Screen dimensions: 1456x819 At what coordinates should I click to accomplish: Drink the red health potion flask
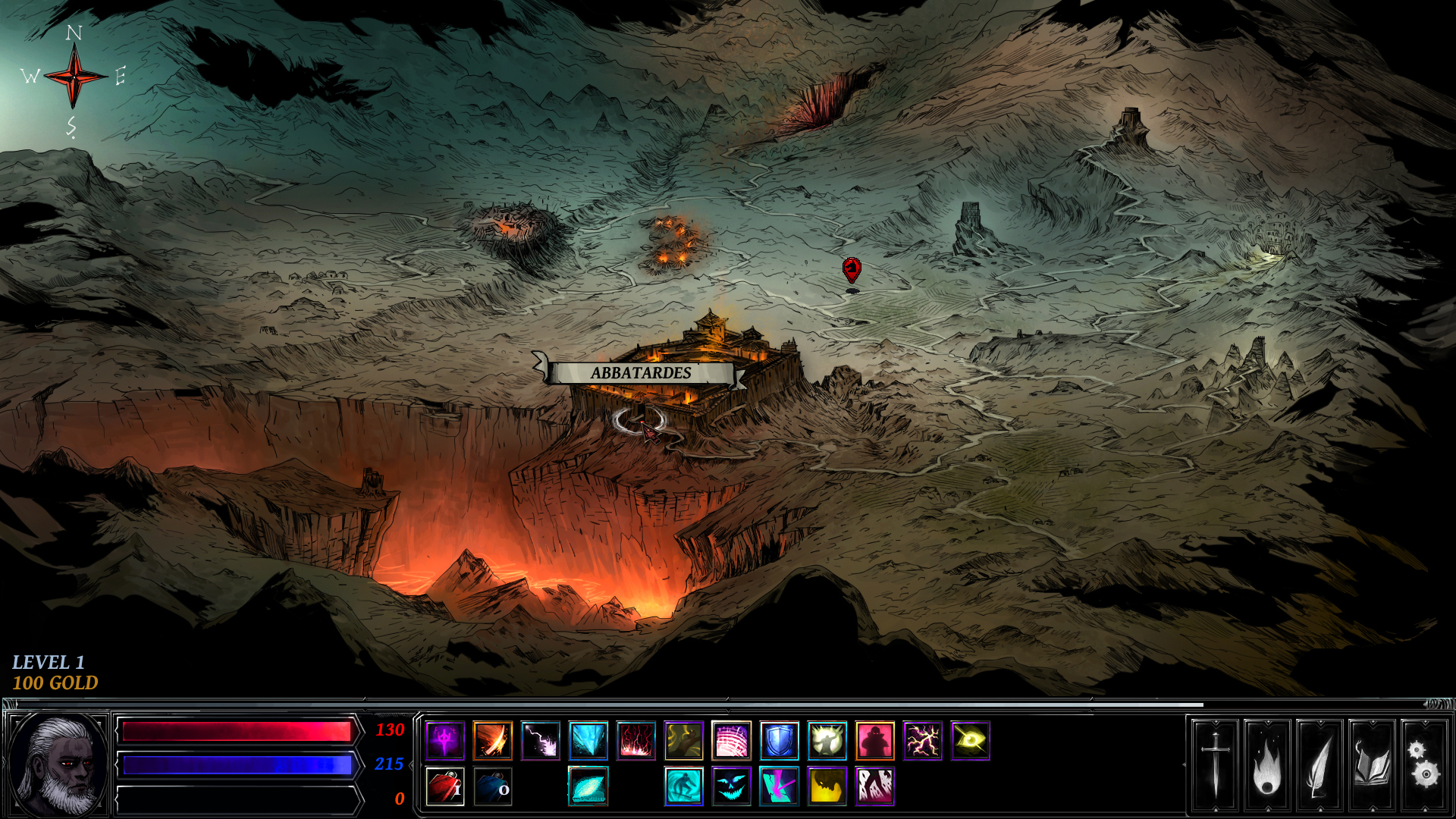(x=445, y=787)
